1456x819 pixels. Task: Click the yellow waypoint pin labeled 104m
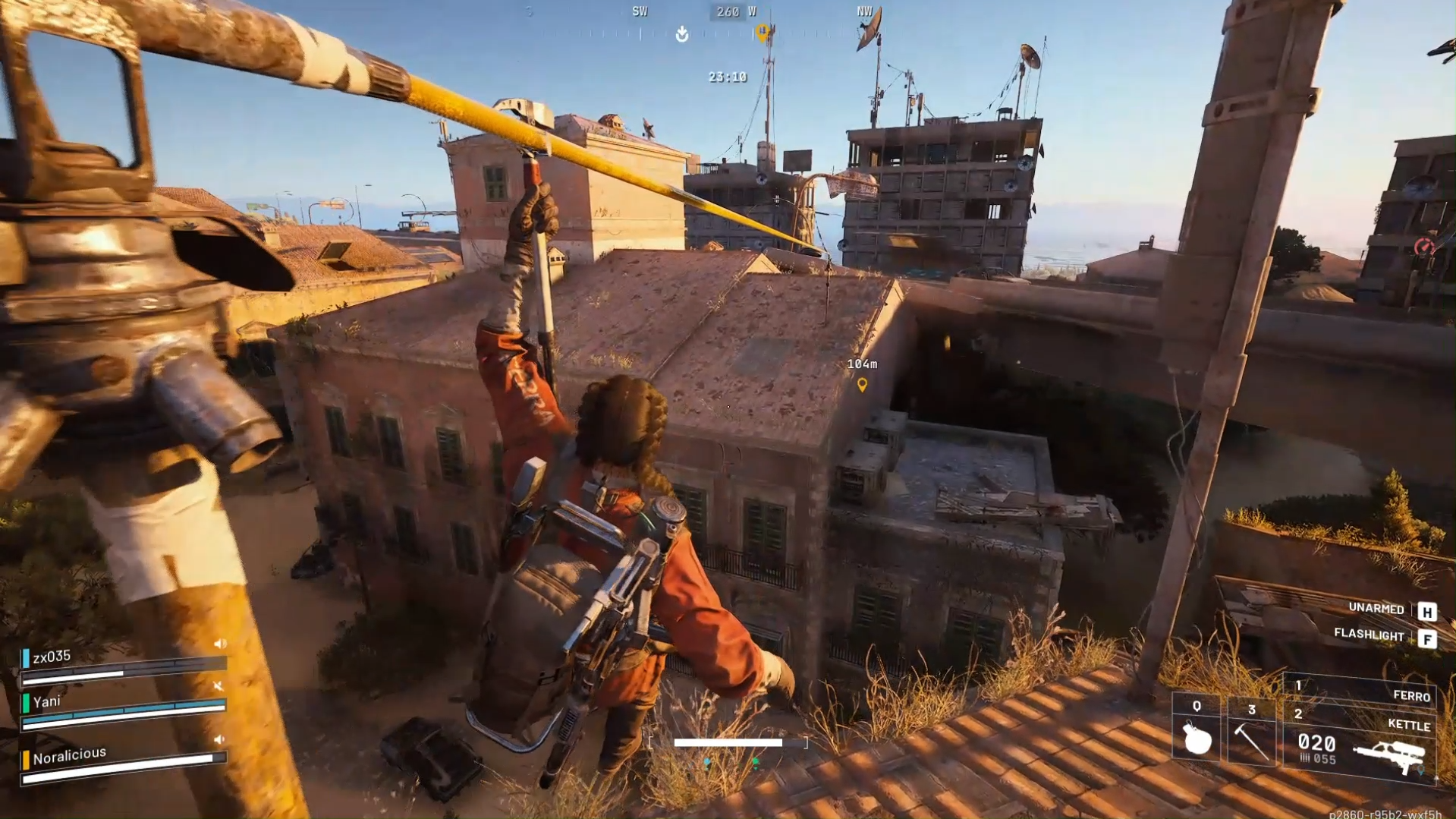tap(863, 384)
